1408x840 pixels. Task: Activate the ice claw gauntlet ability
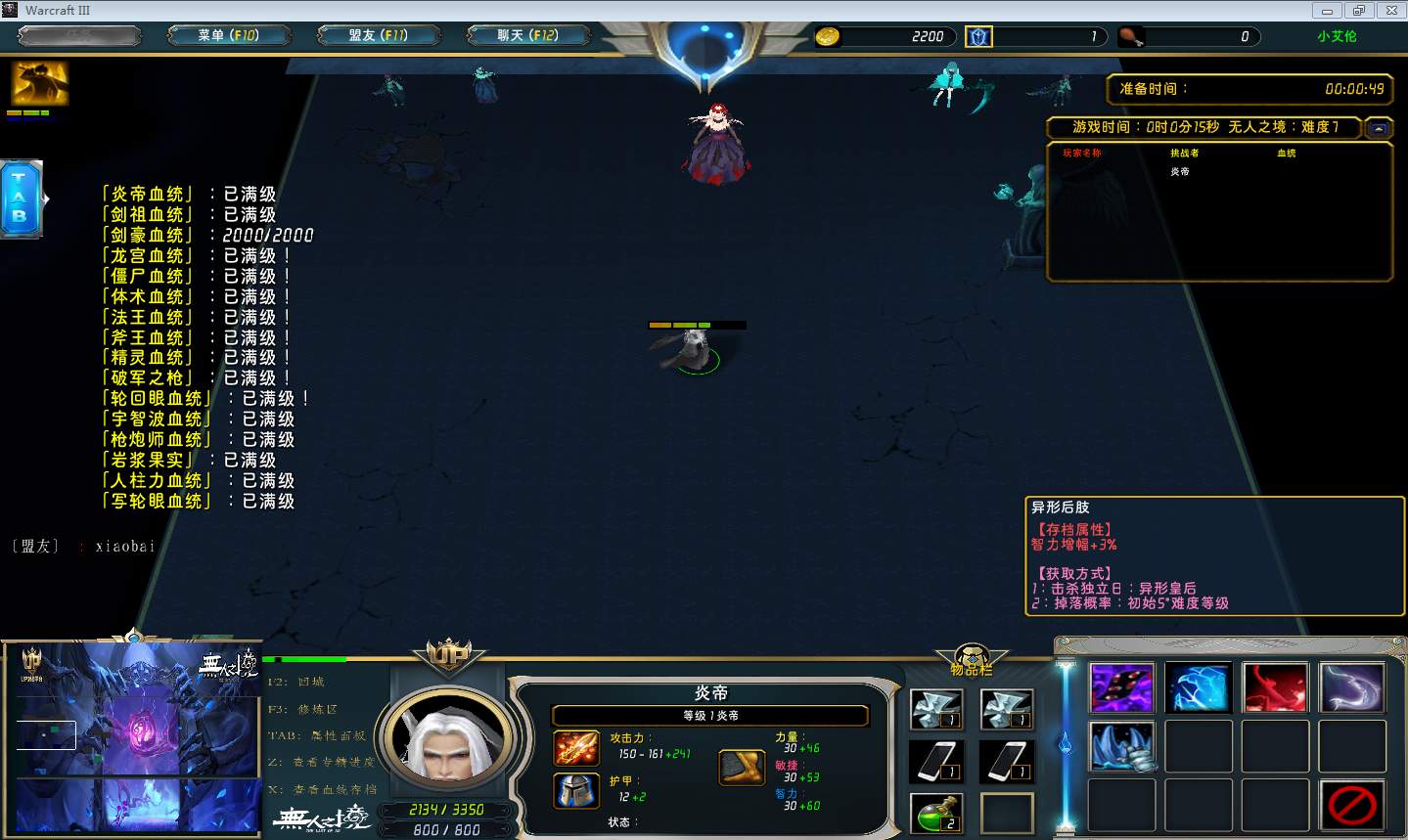(1121, 745)
